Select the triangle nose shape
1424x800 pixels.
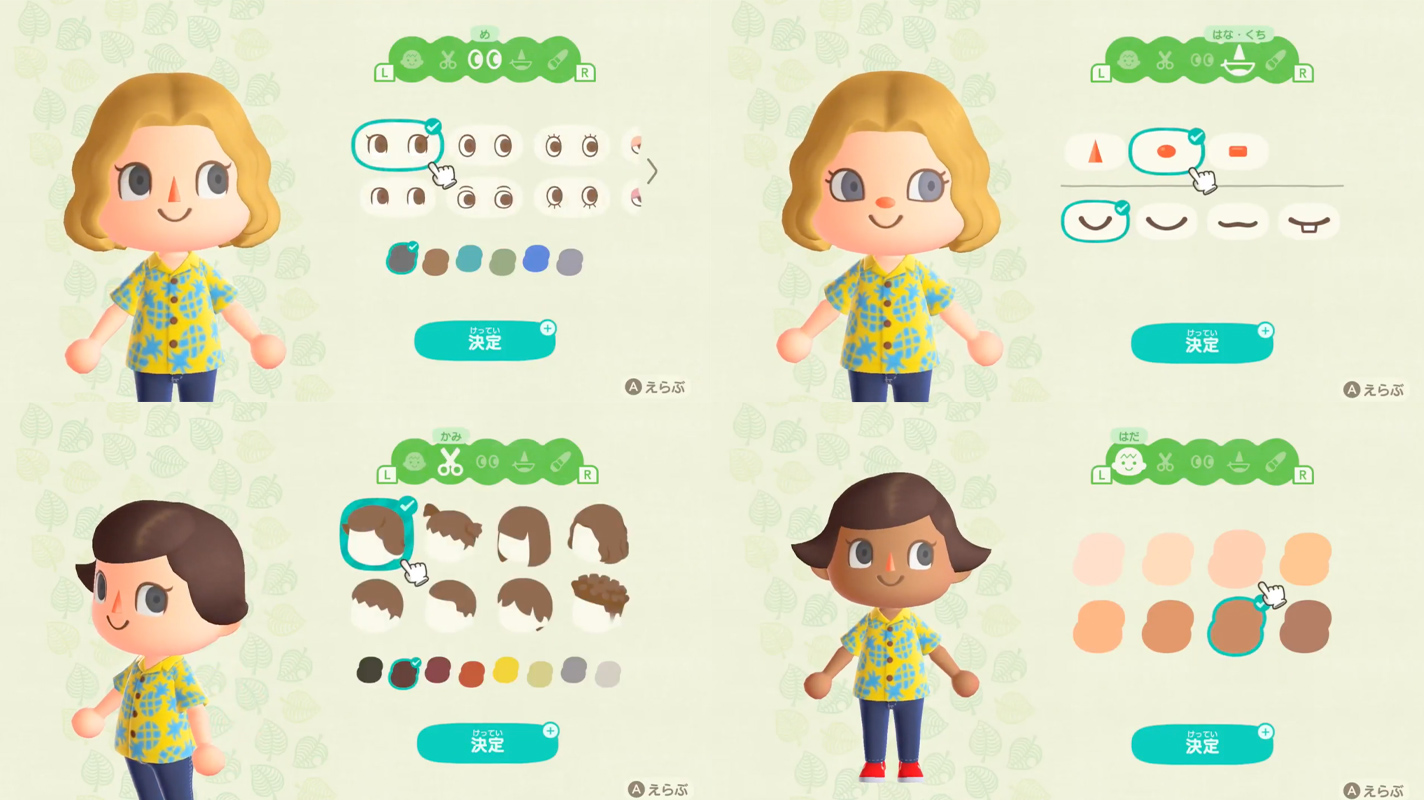click(1093, 151)
